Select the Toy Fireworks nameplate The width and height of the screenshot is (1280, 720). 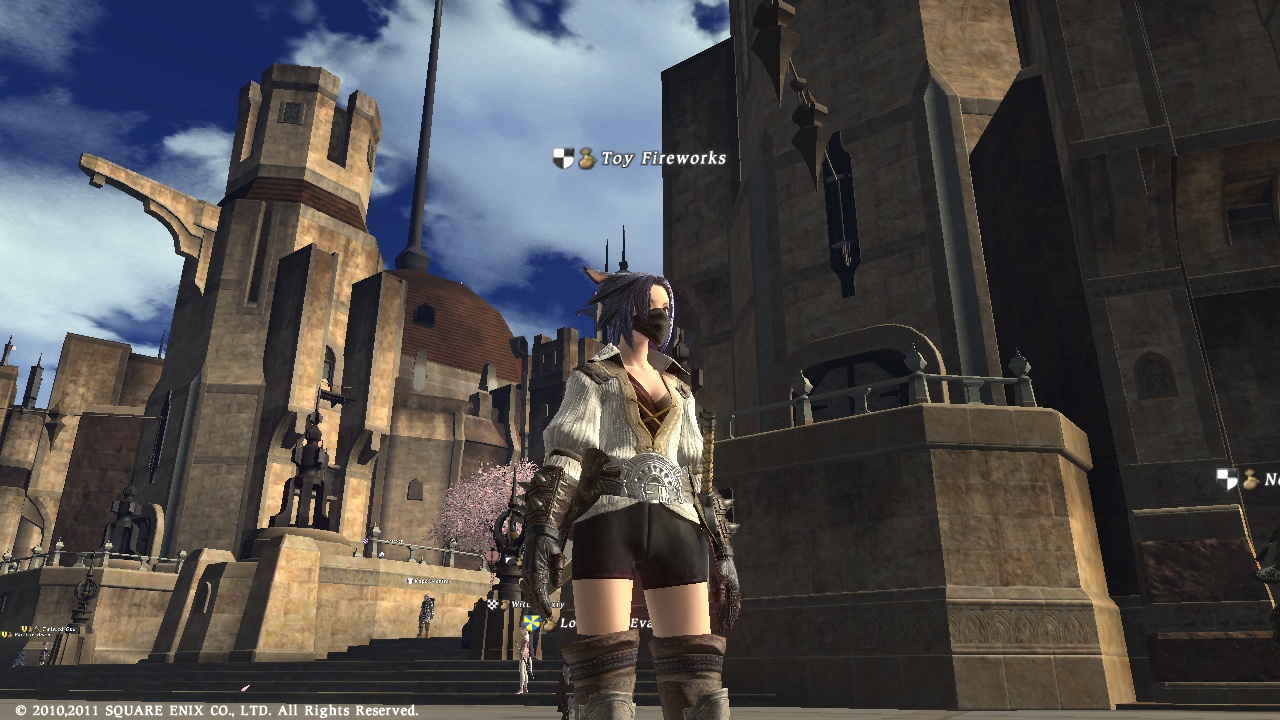(x=663, y=158)
